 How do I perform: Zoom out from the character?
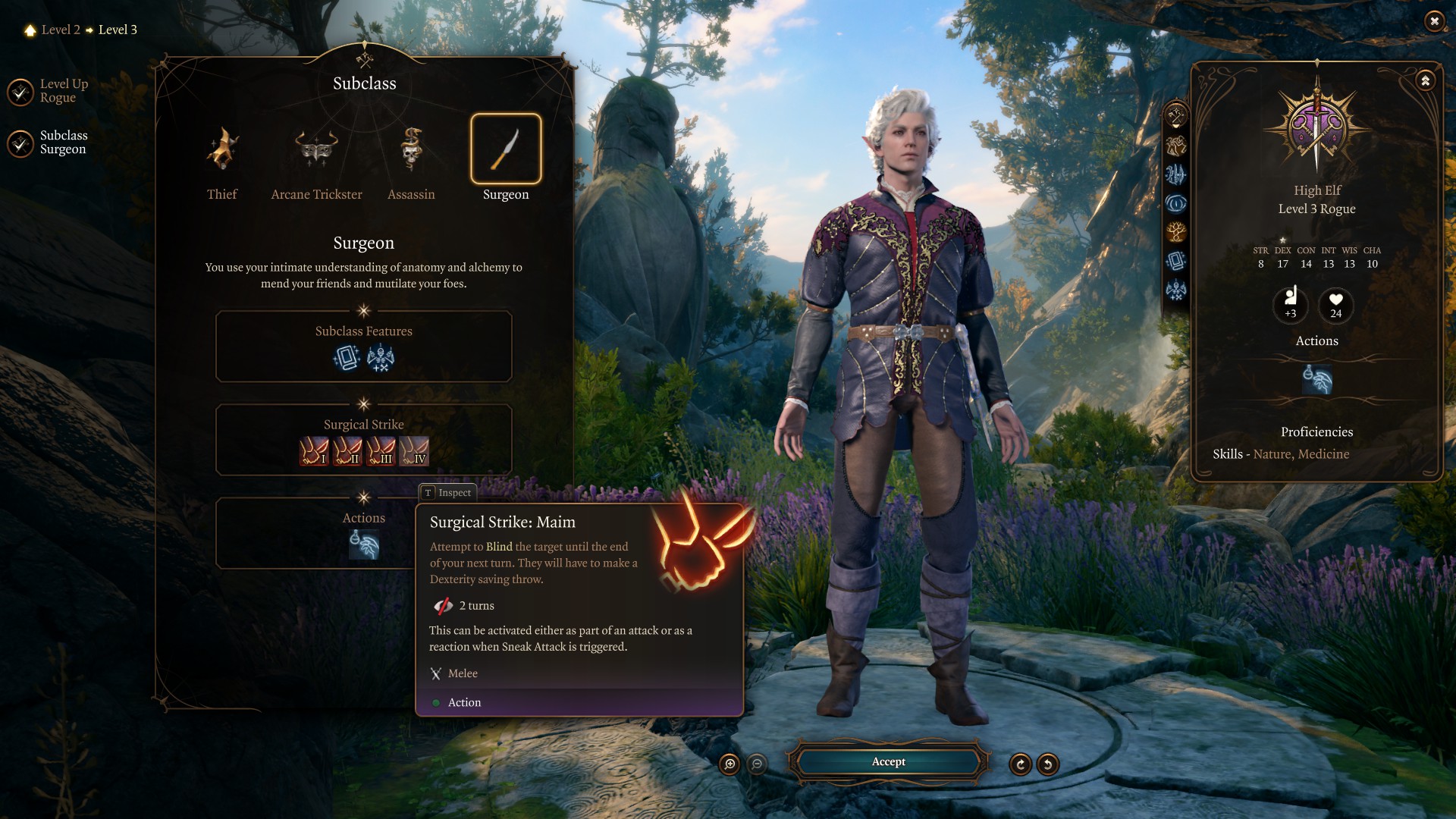pos(757,764)
